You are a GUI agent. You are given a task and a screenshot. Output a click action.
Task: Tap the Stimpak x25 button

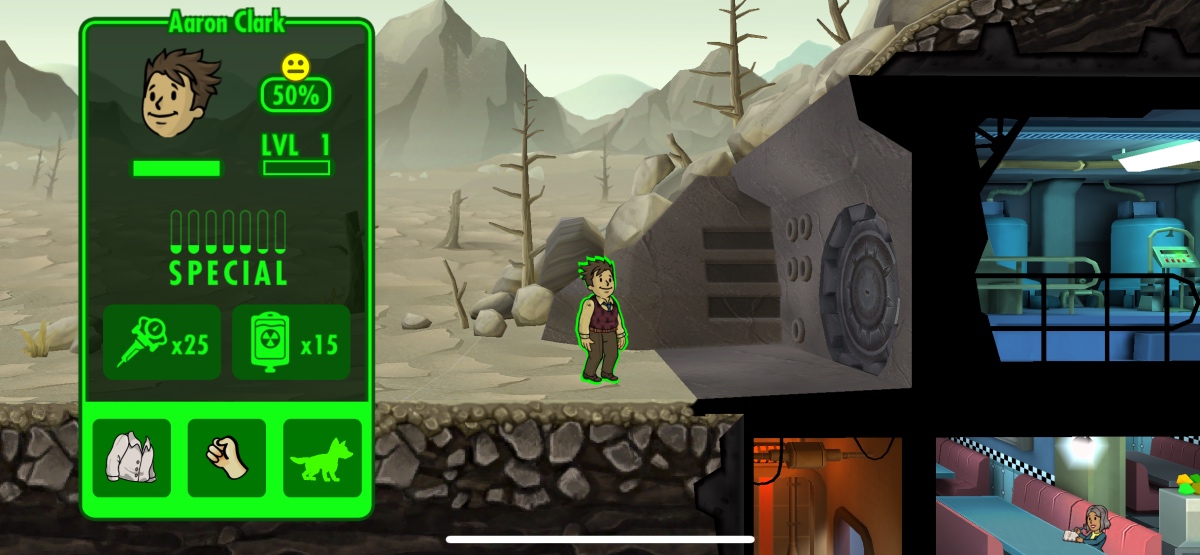162,343
